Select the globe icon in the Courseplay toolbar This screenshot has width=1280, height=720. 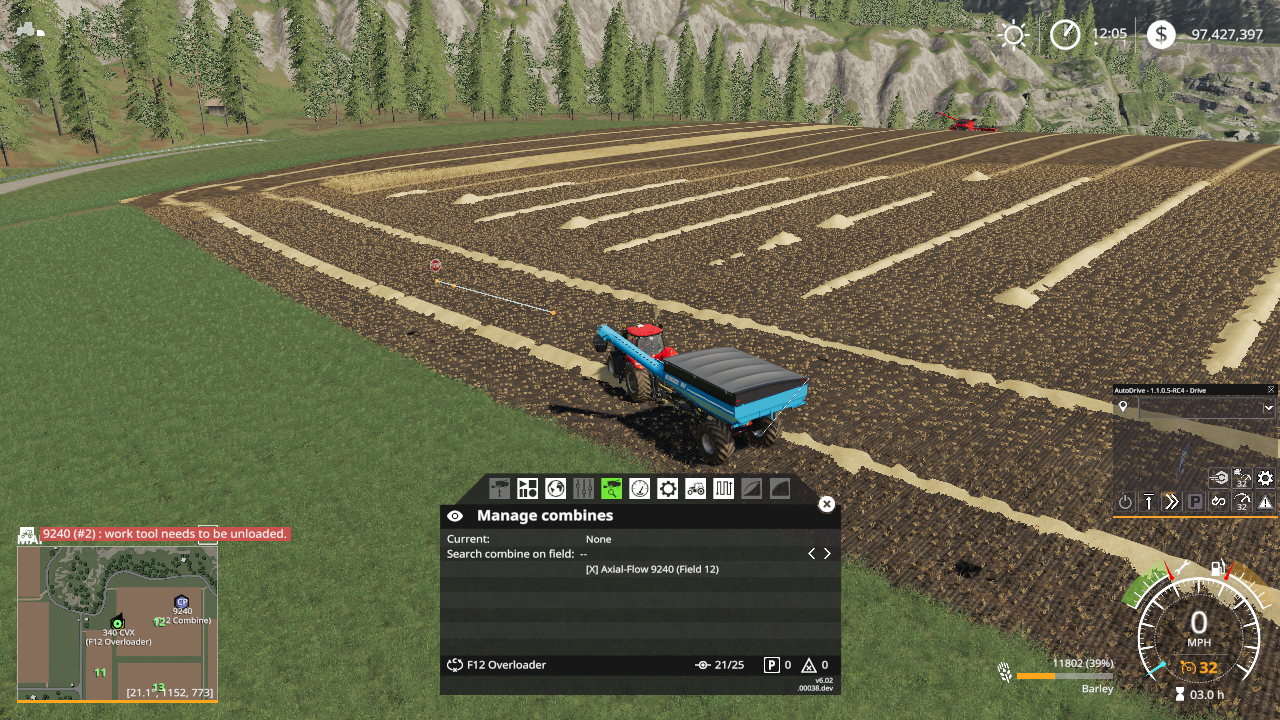[554, 488]
